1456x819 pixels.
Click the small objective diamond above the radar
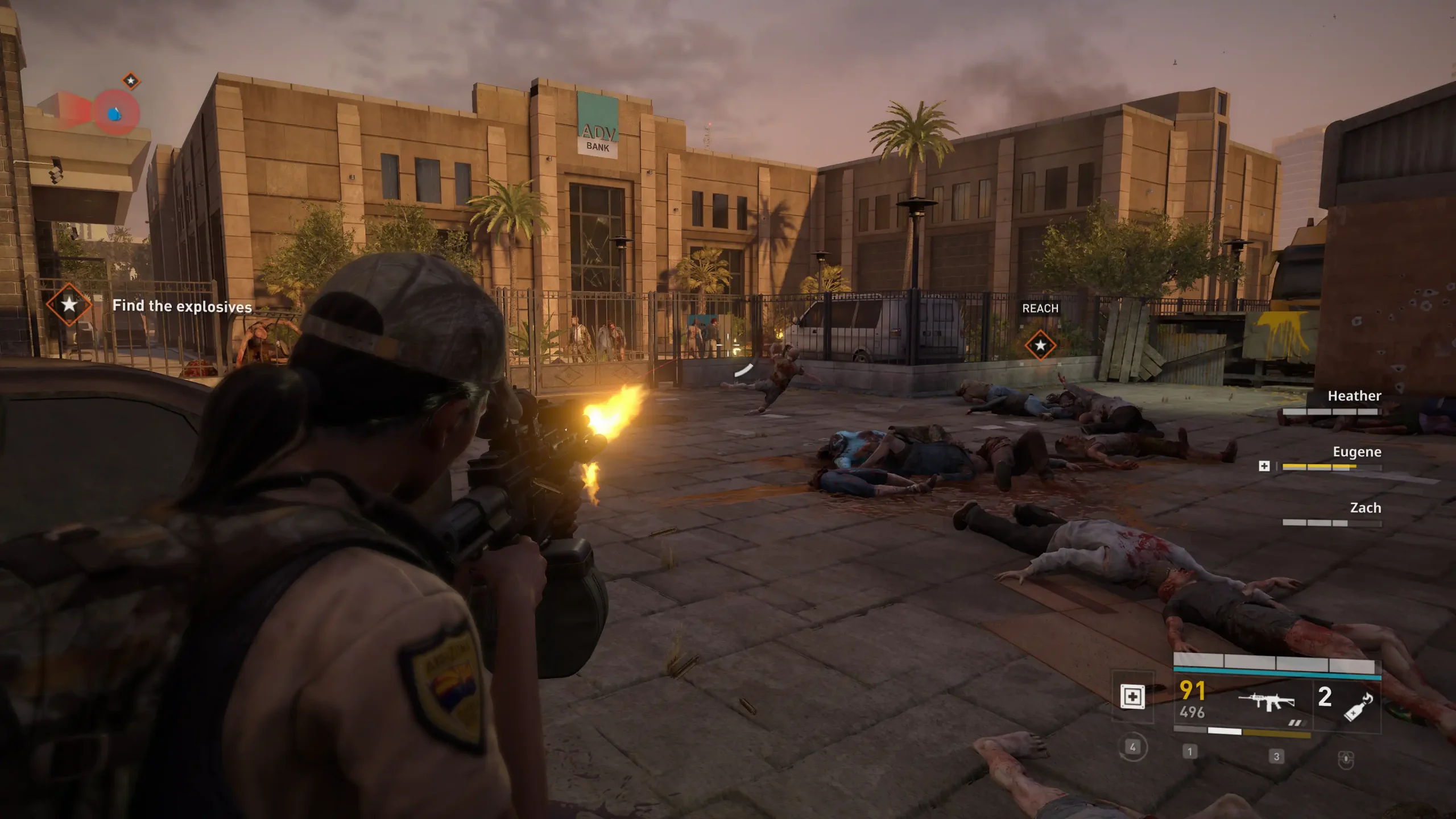point(131,81)
